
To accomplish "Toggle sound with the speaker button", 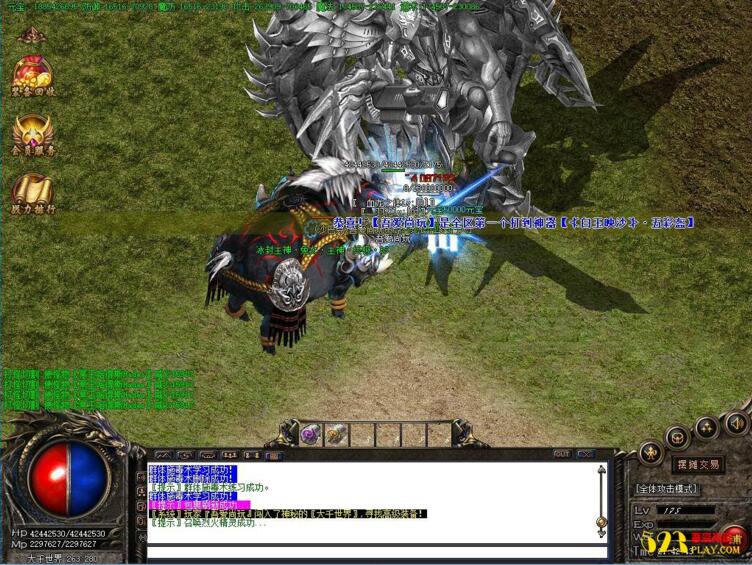I will click(x=735, y=421).
